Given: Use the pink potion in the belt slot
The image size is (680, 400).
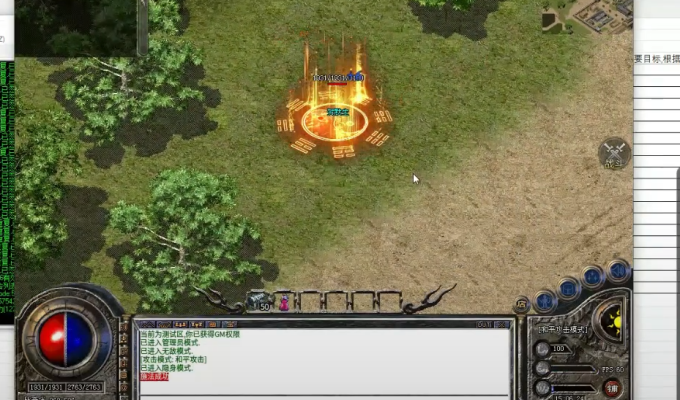Looking at the screenshot, I should pos(285,301).
